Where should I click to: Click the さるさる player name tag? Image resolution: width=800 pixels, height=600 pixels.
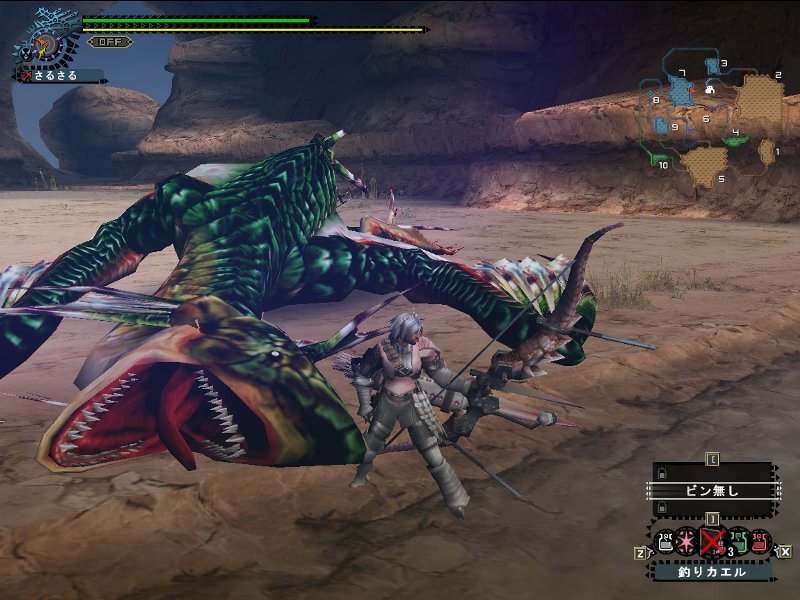(60, 76)
